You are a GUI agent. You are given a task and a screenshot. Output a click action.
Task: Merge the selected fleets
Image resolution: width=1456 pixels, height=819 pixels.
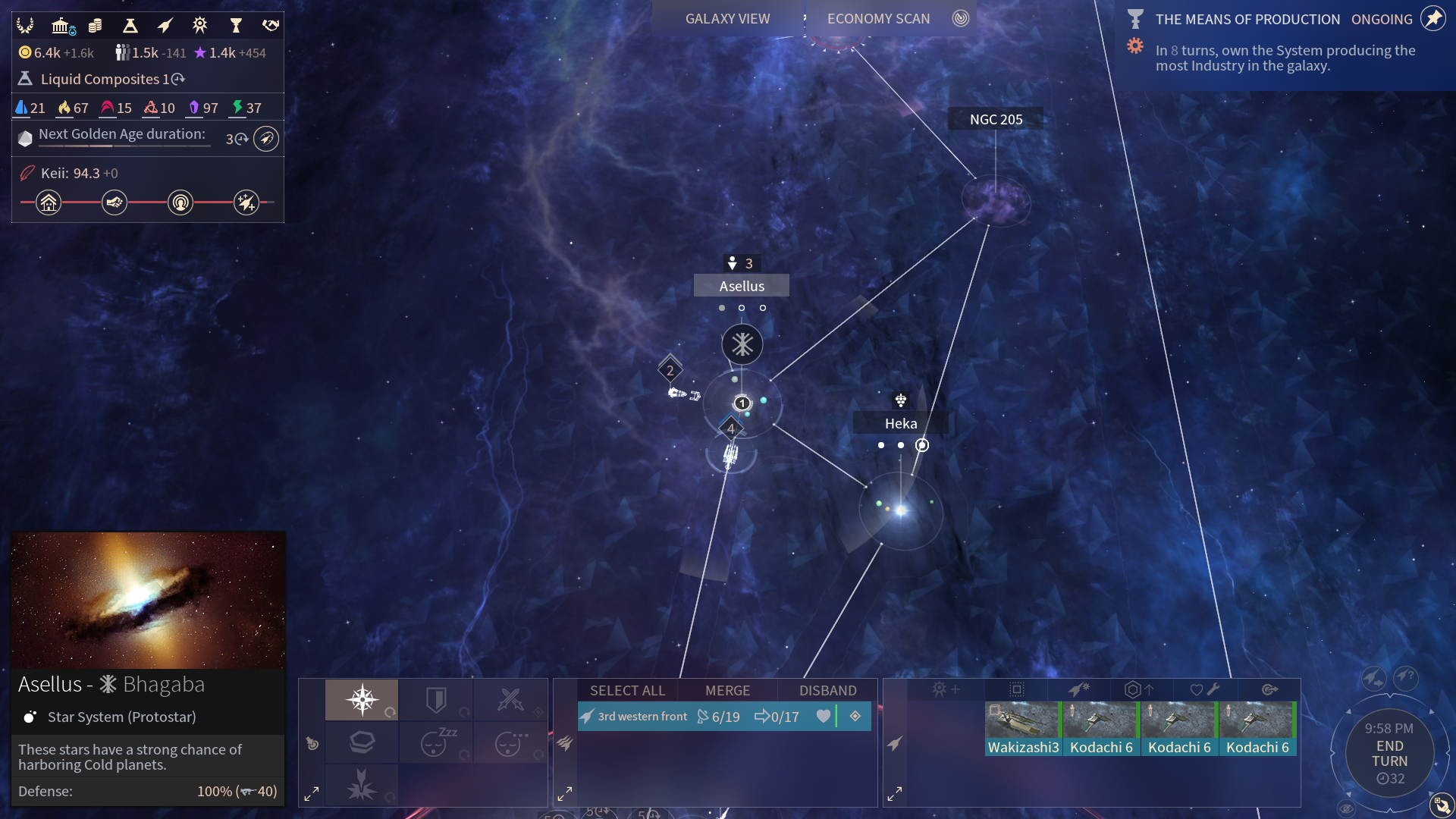tap(727, 691)
